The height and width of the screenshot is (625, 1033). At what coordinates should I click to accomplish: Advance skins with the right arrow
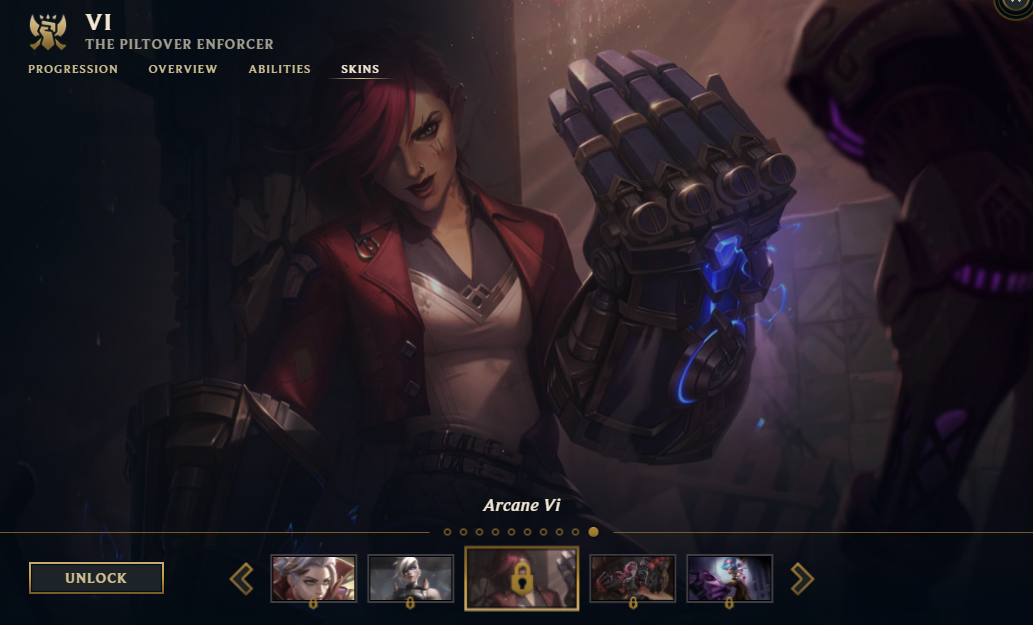click(x=802, y=578)
